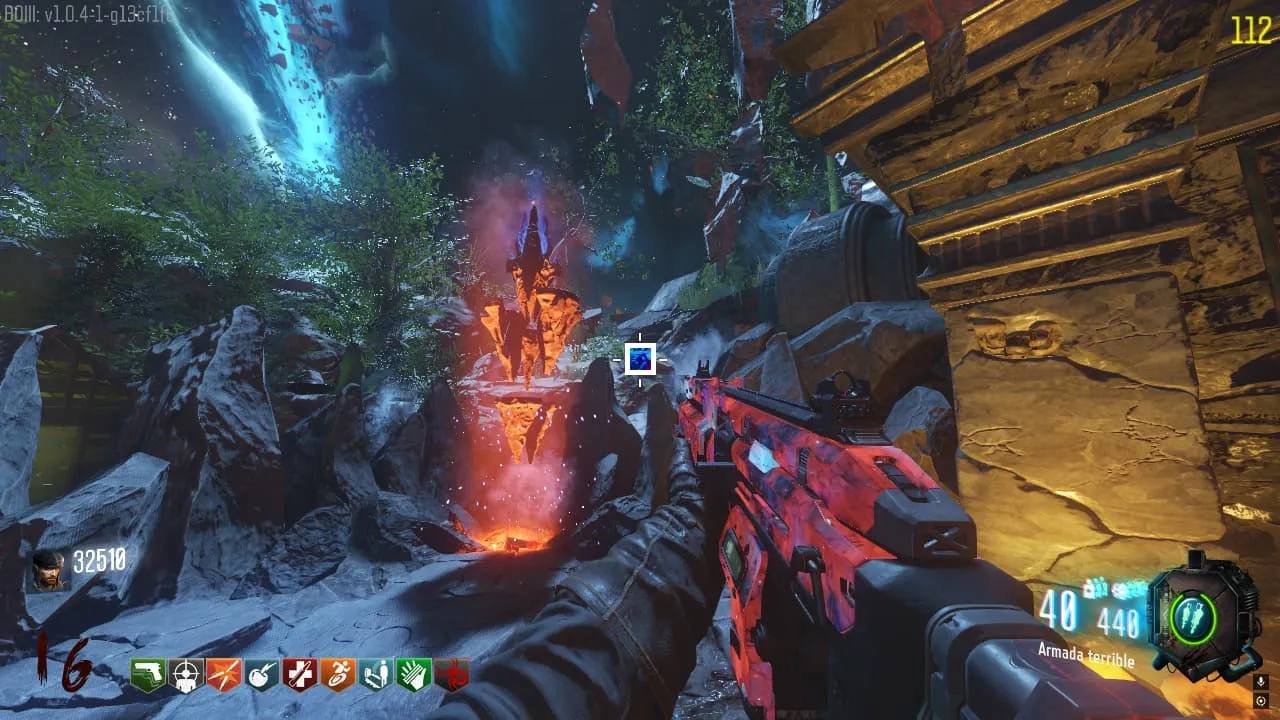Select the orange running figure perk icon
This screenshot has width=1280, height=720.
pyautogui.click(x=338, y=675)
